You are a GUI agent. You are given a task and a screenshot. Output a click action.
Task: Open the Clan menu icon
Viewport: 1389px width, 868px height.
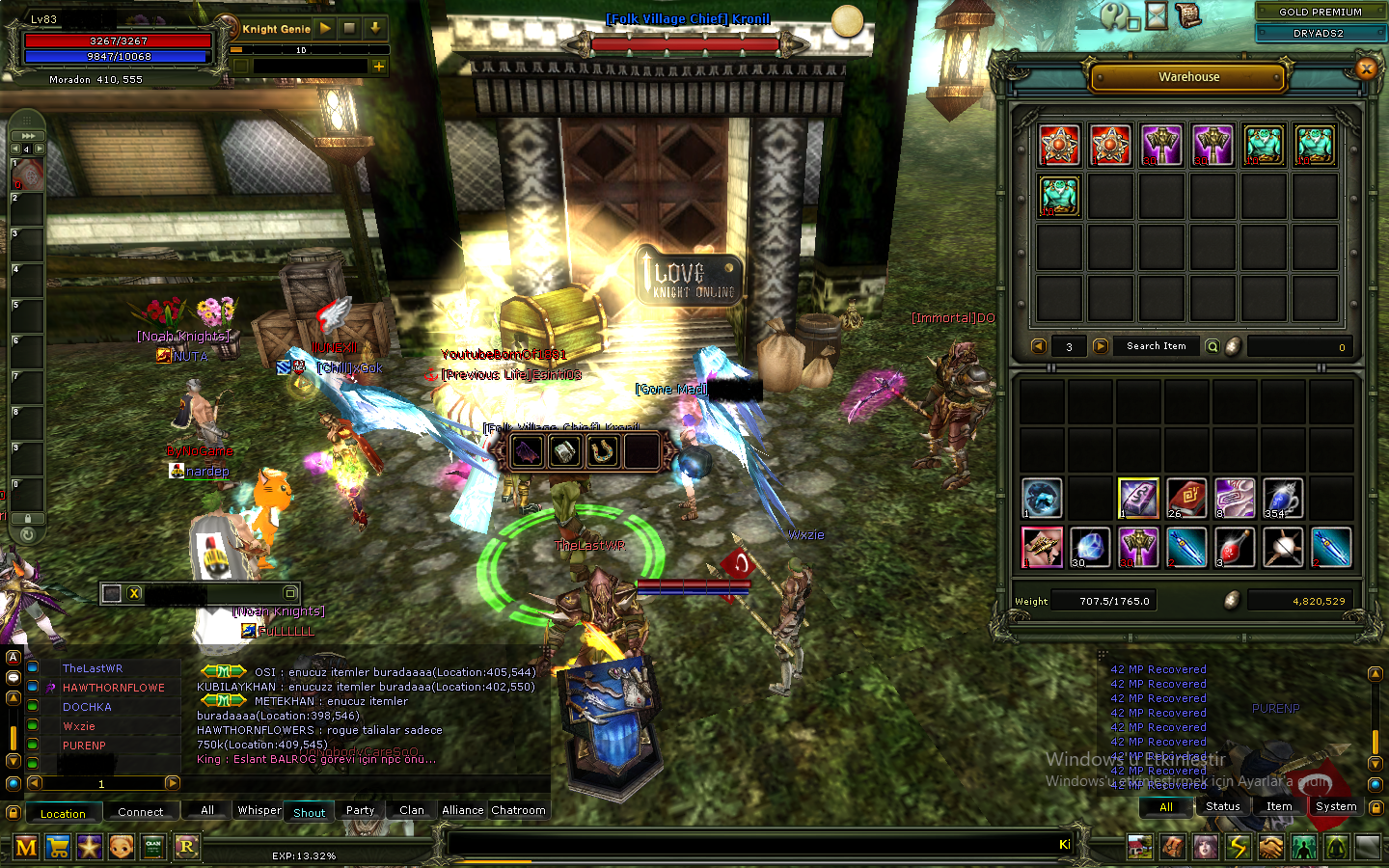pos(153,847)
